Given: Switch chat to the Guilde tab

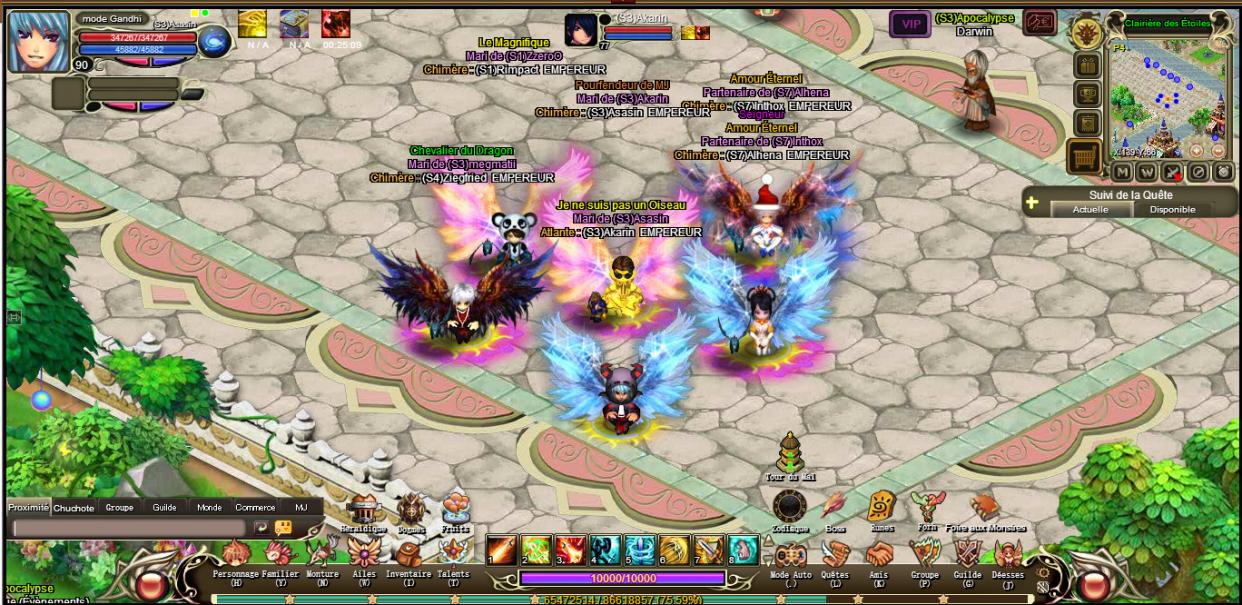Looking at the screenshot, I should click(164, 508).
